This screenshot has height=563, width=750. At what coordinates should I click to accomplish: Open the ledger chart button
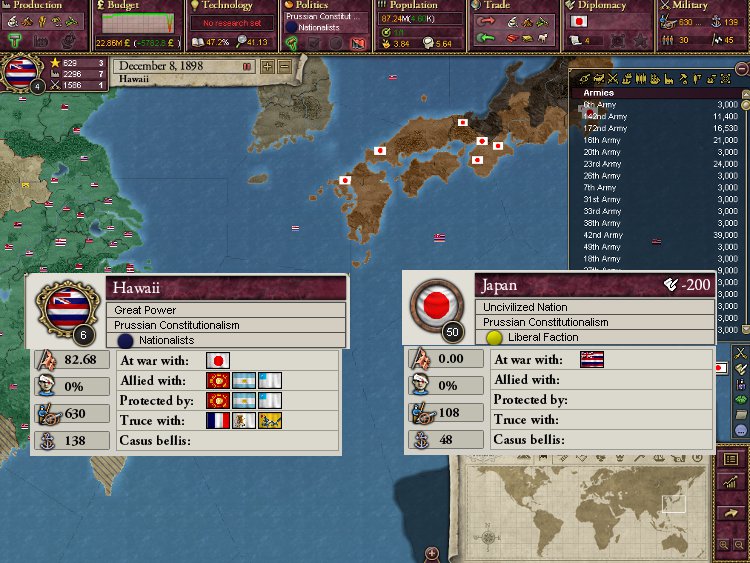pos(733,482)
